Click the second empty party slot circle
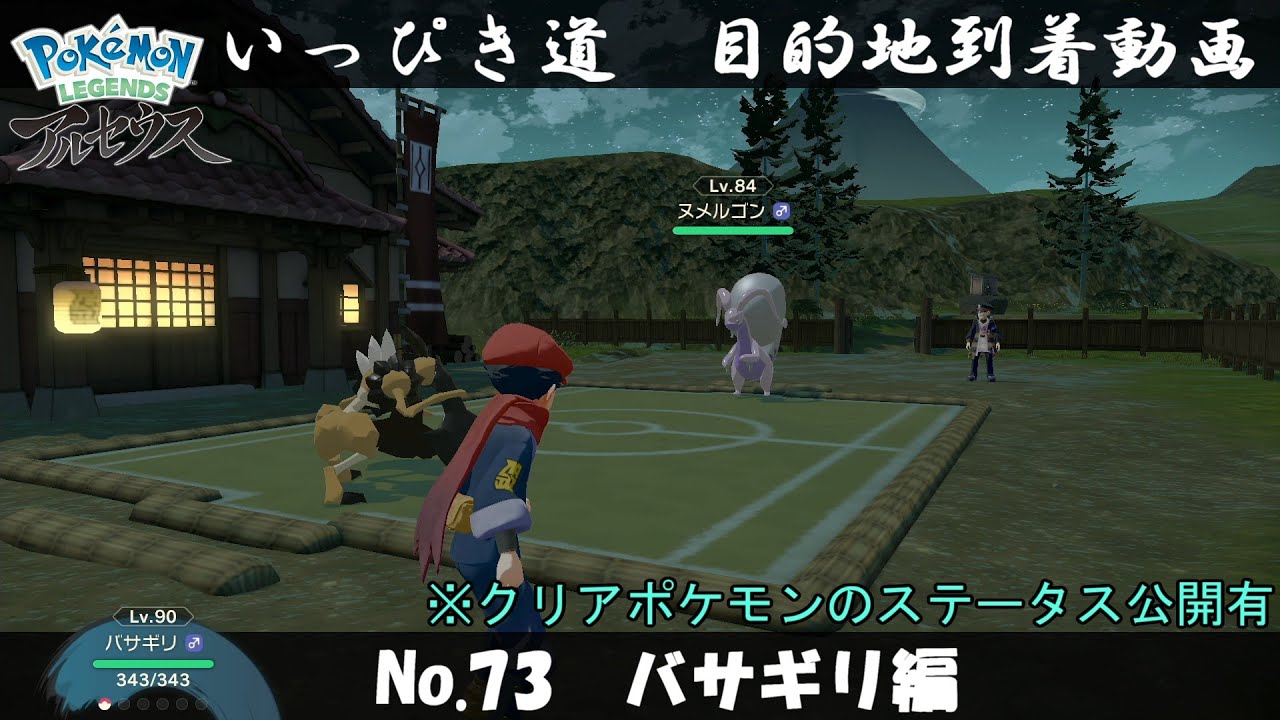This screenshot has width=1280, height=720. pos(124,703)
